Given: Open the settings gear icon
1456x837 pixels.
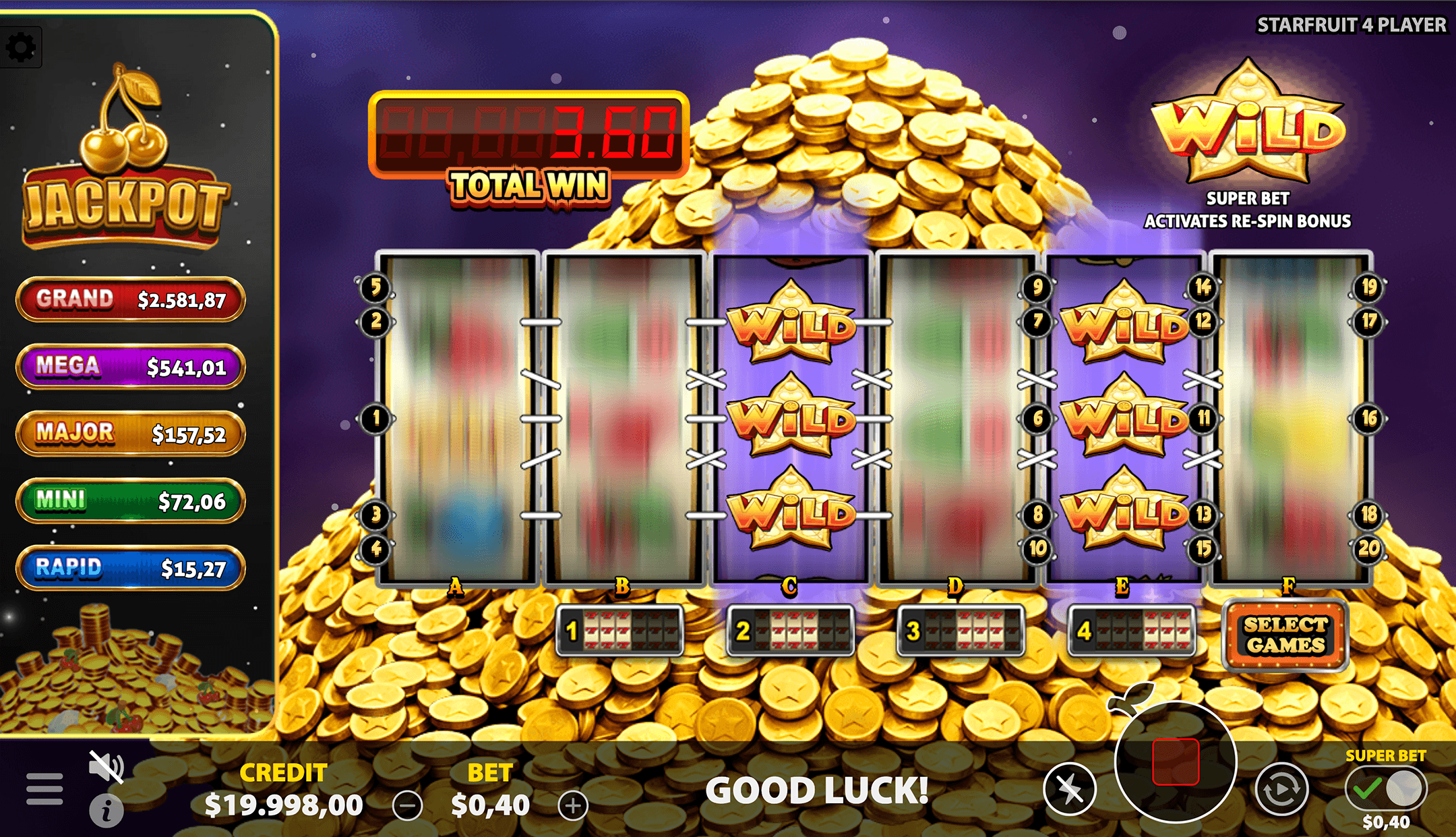Looking at the screenshot, I should click(21, 47).
